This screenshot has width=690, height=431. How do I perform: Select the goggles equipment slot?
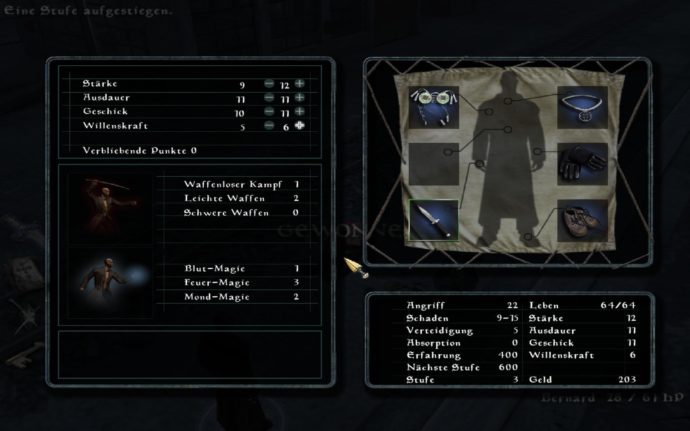433,103
